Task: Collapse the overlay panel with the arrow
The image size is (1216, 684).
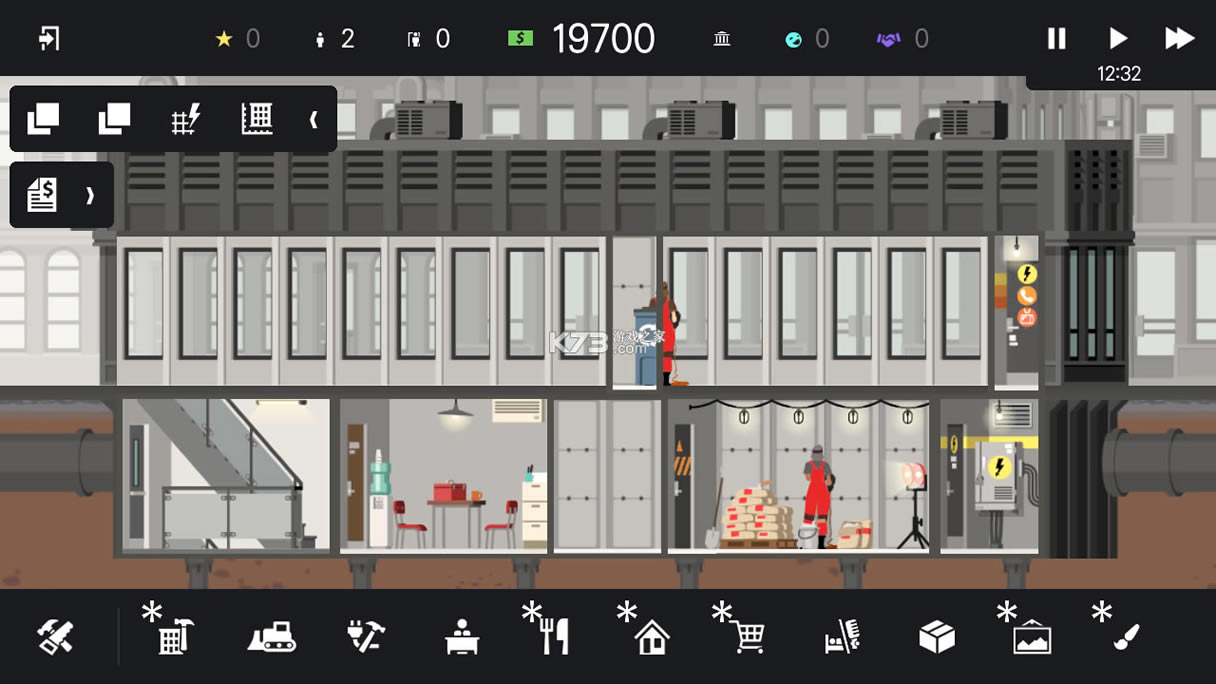Action: pos(313,119)
